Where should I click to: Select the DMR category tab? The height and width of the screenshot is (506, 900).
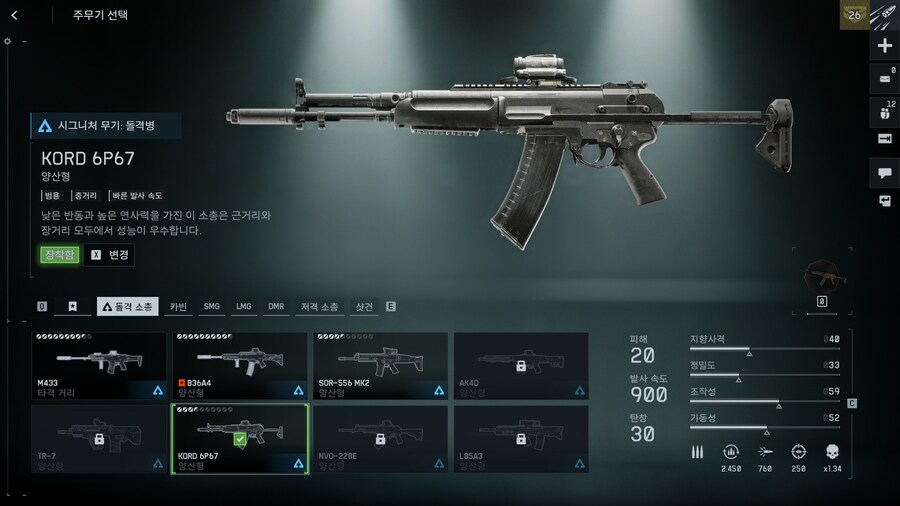pos(275,306)
